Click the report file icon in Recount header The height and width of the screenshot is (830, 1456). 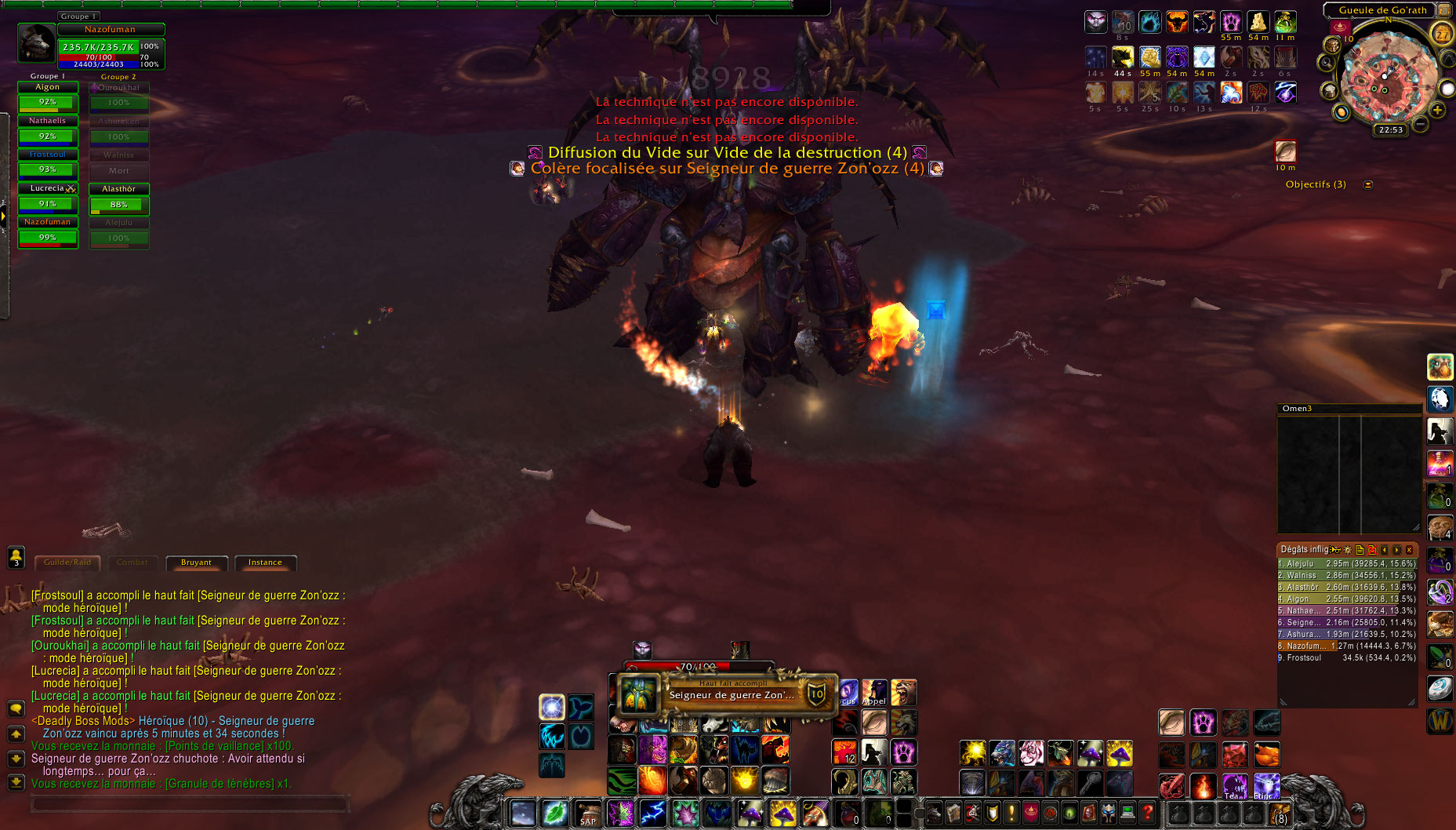point(1360,551)
